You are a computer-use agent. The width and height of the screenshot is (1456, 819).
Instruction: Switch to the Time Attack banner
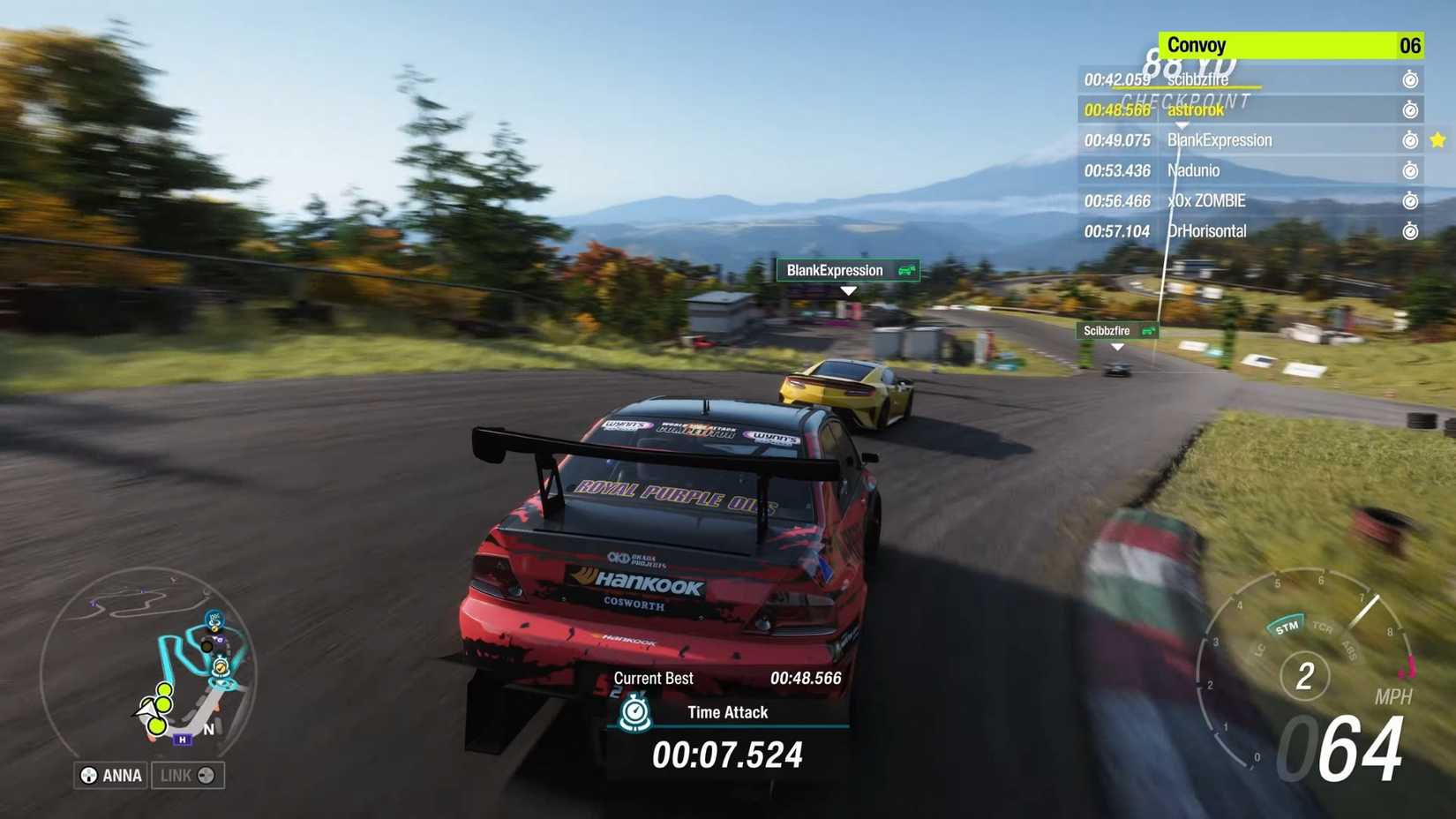pyautogui.click(x=728, y=712)
